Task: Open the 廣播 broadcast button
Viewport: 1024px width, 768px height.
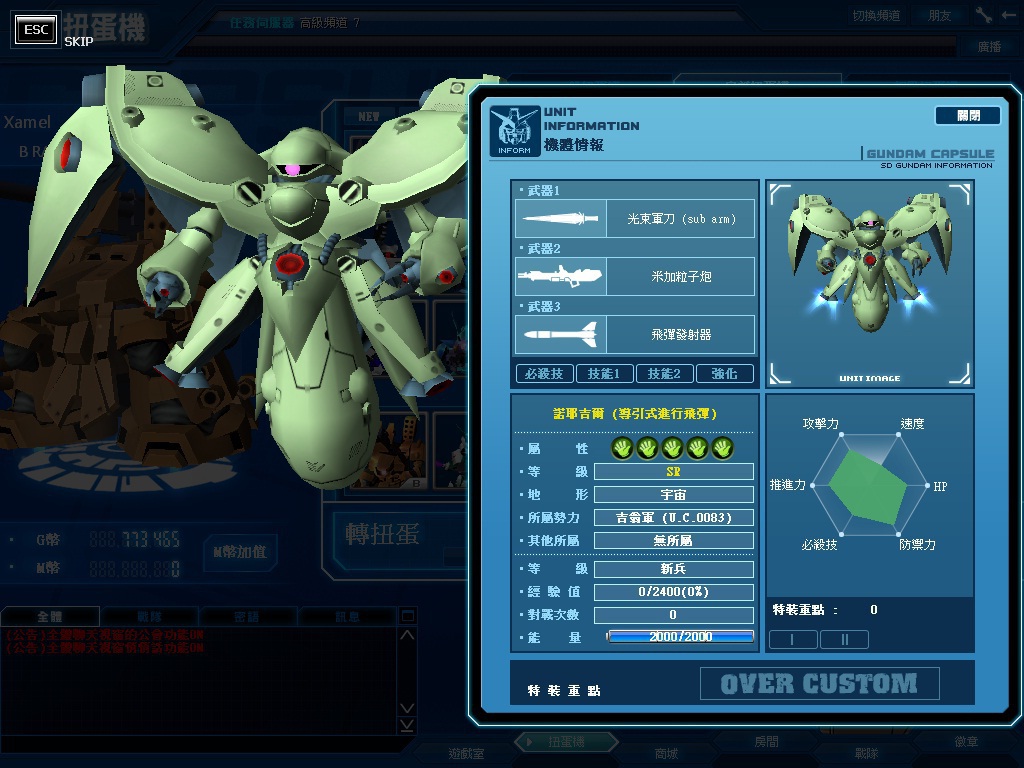Action: coord(989,47)
